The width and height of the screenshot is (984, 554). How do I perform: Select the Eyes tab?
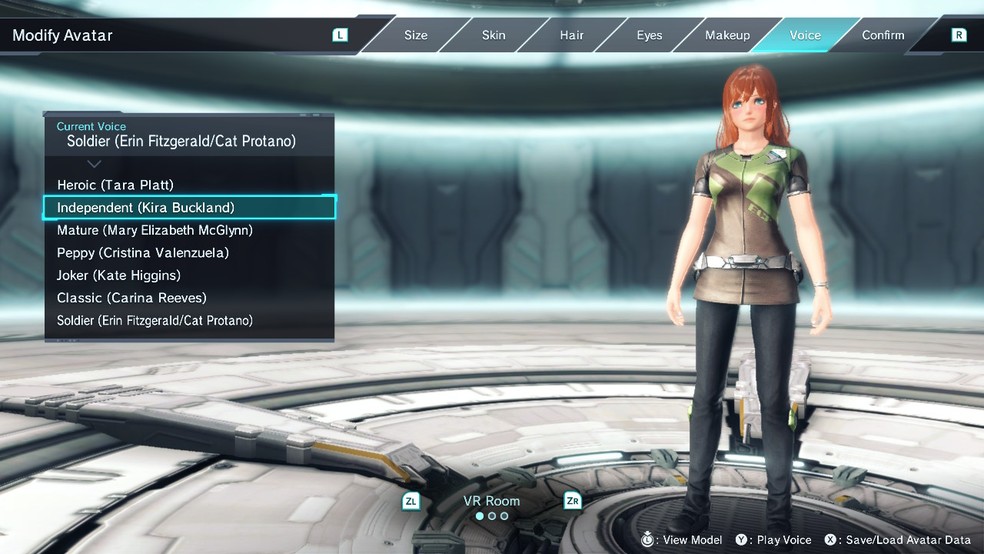[649, 35]
